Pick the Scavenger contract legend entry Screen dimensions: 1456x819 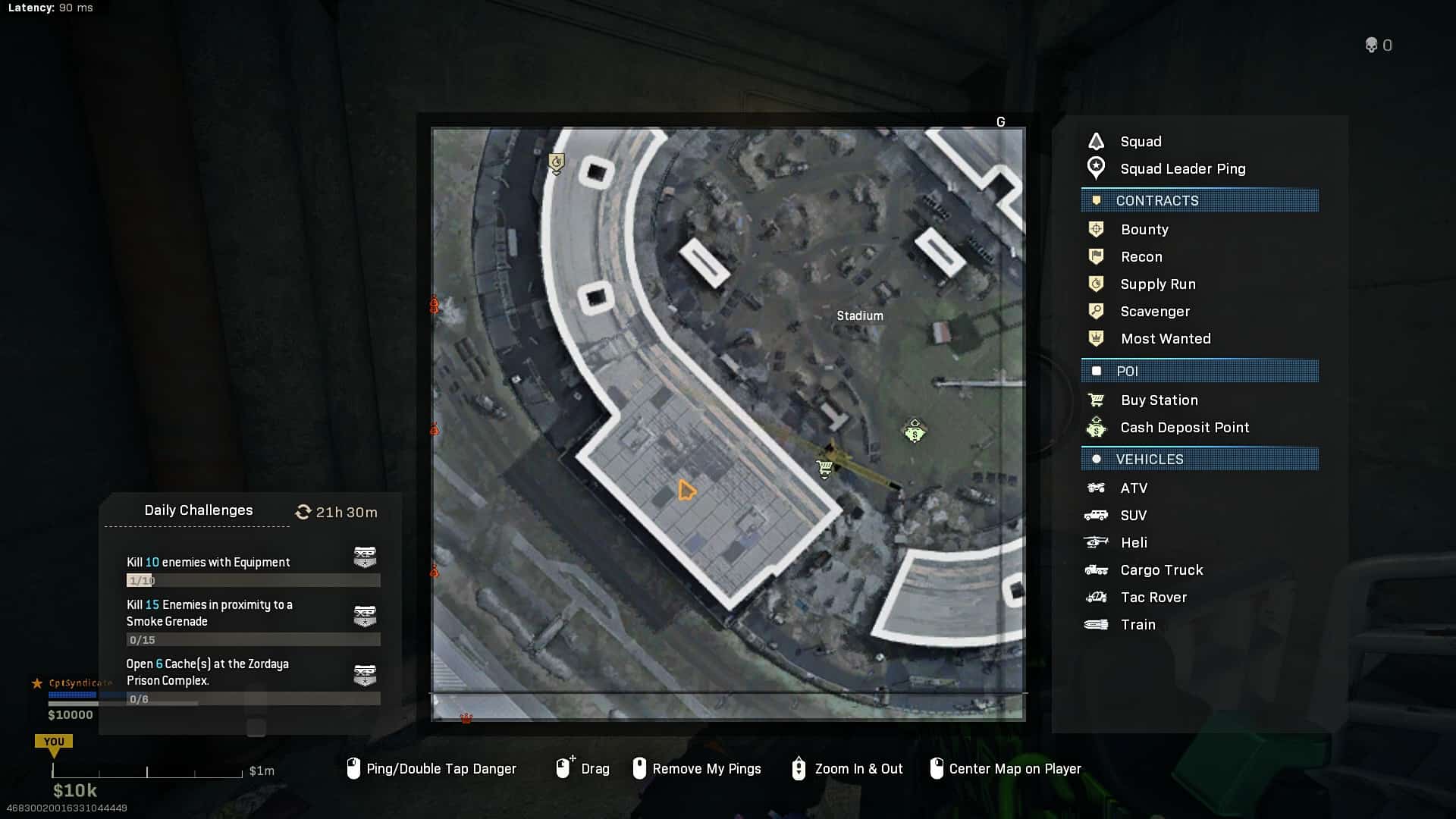(1155, 312)
